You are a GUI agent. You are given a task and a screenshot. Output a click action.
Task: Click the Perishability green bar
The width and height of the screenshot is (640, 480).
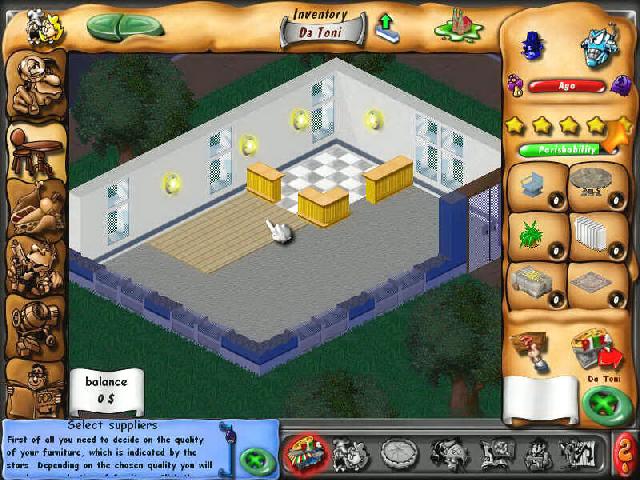point(558,149)
